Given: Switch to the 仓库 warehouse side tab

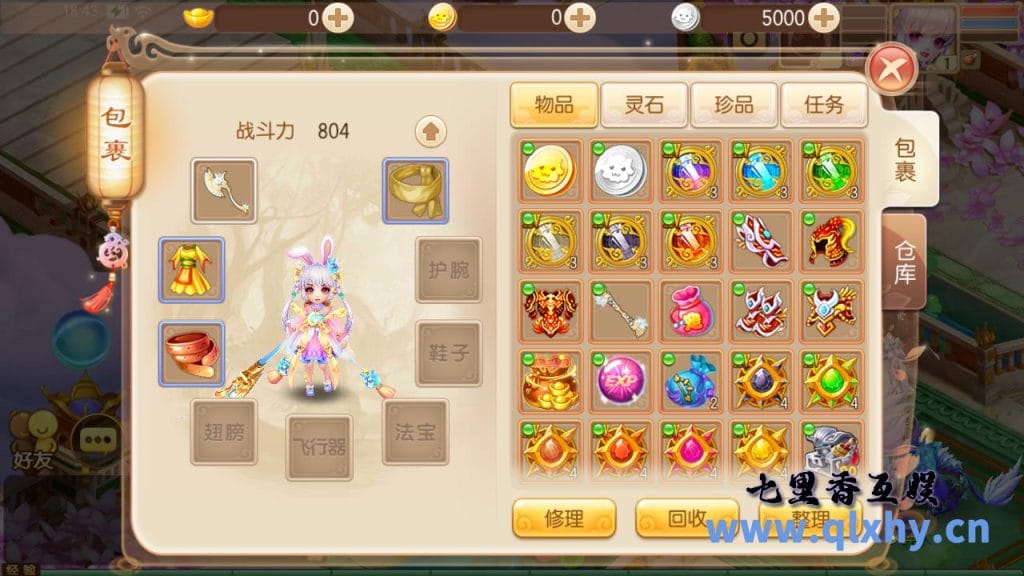Looking at the screenshot, I should (904, 259).
